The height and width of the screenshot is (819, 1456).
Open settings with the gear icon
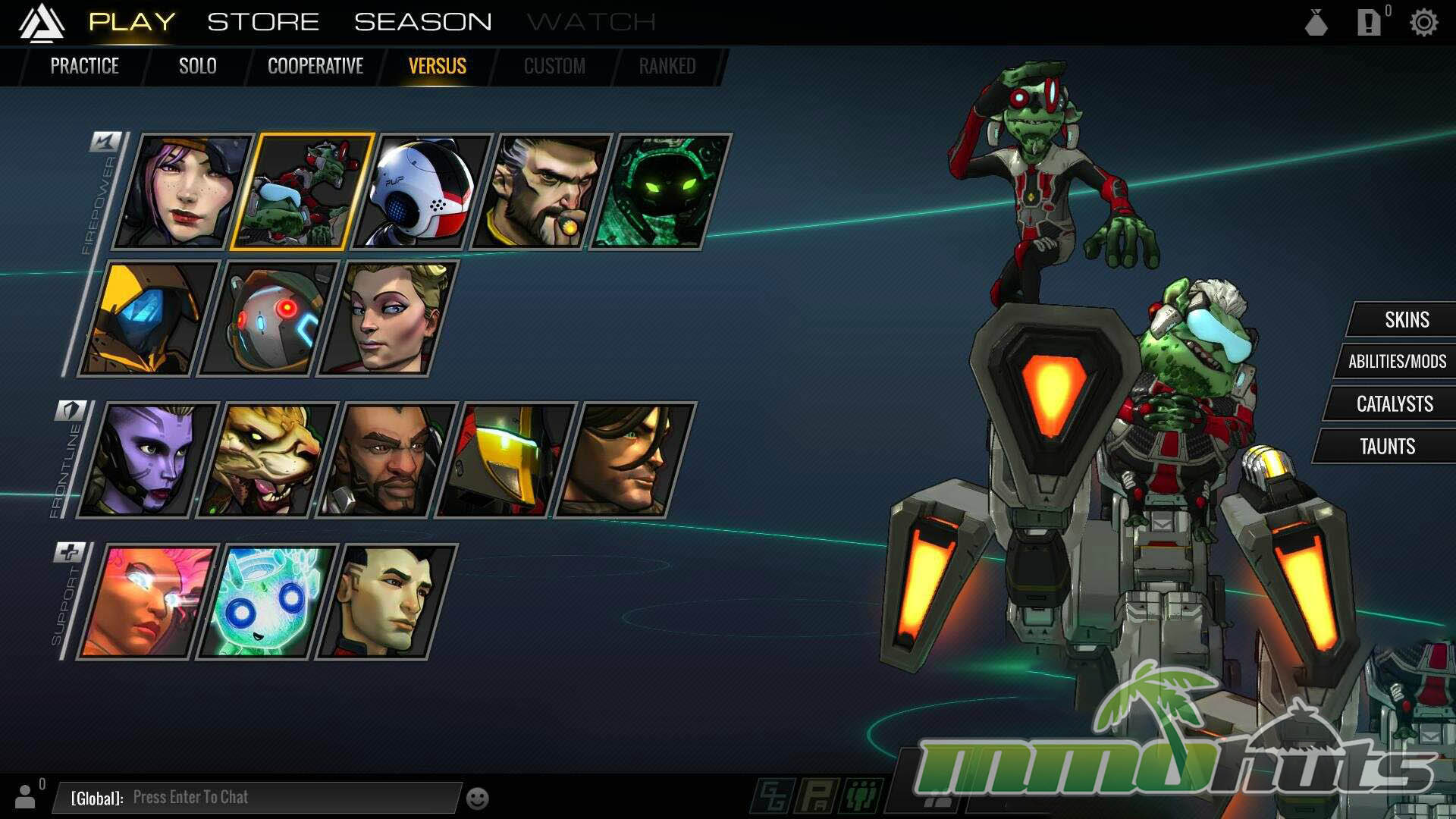[1423, 23]
